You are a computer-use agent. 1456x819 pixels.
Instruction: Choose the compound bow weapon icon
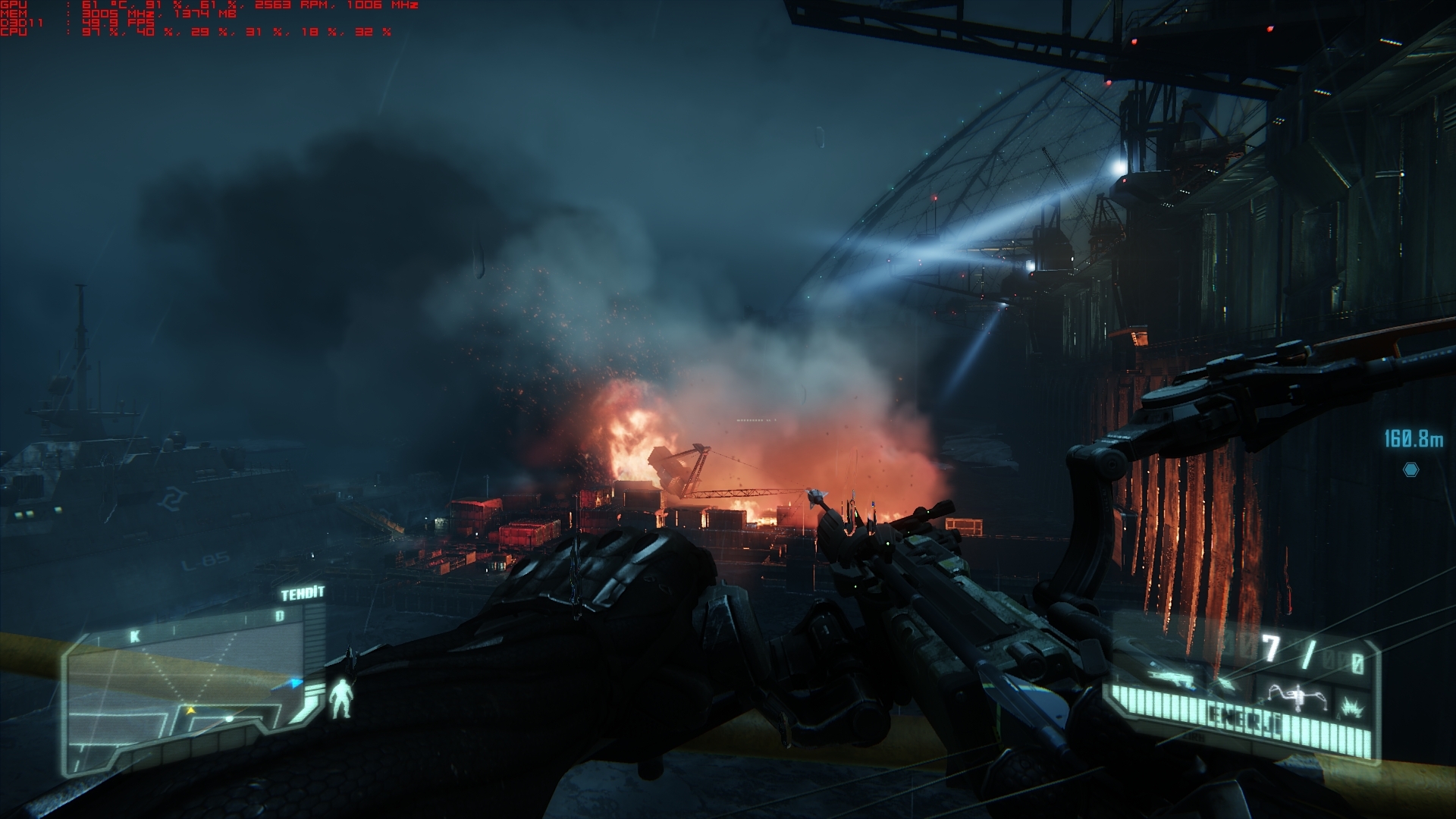1299,695
